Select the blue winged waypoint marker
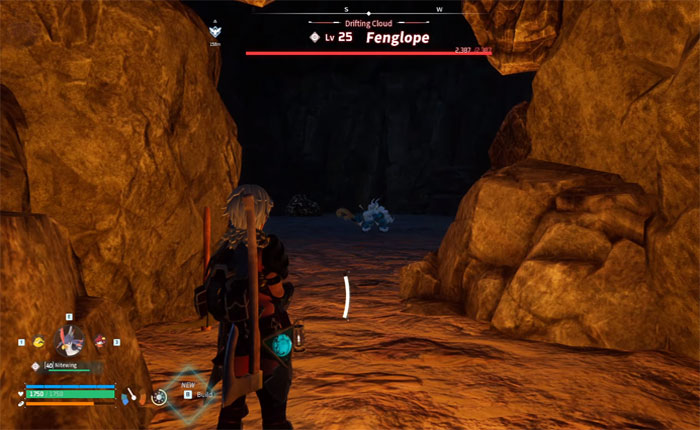Screen dimensions: 700x430 [215, 32]
